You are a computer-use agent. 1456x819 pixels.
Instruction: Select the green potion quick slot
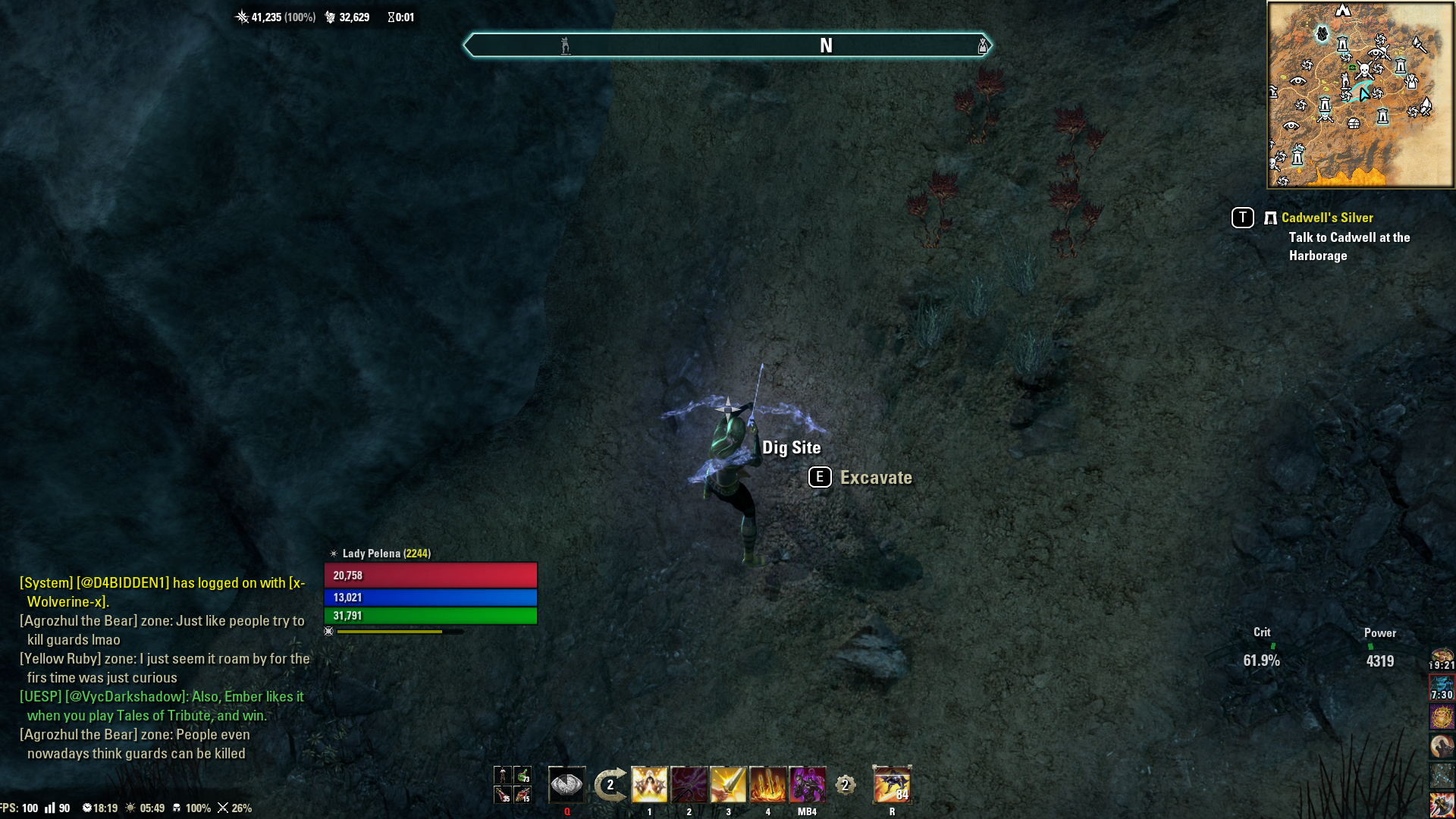[522, 775]
